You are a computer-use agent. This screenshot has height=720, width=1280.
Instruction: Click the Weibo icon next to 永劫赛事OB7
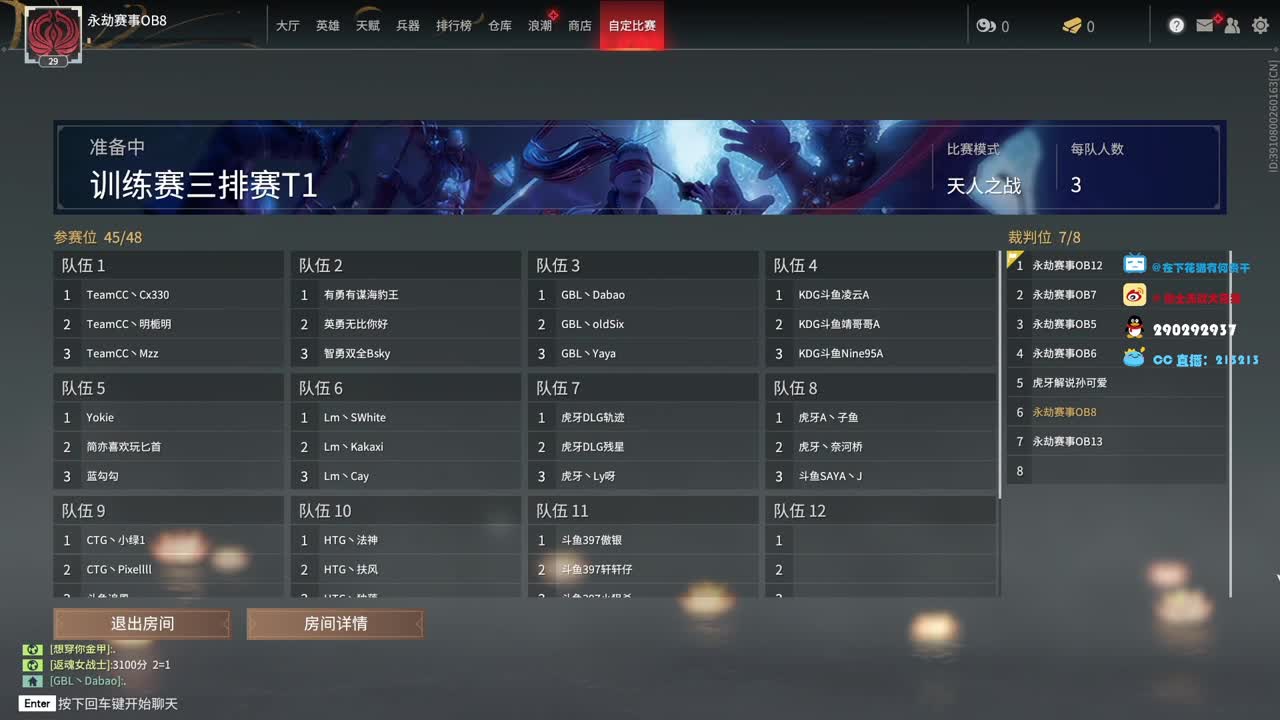point(1134,294)
